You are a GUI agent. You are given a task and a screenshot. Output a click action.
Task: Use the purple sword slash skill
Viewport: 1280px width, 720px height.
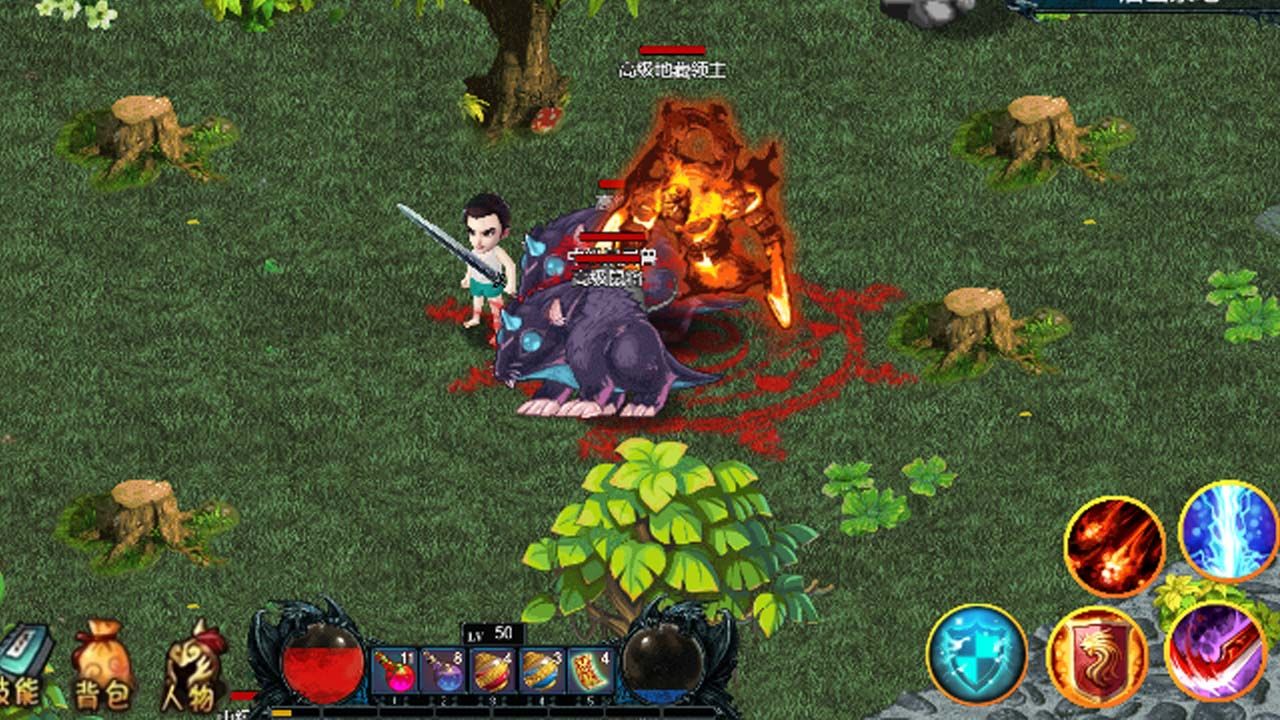[1215, 651]
